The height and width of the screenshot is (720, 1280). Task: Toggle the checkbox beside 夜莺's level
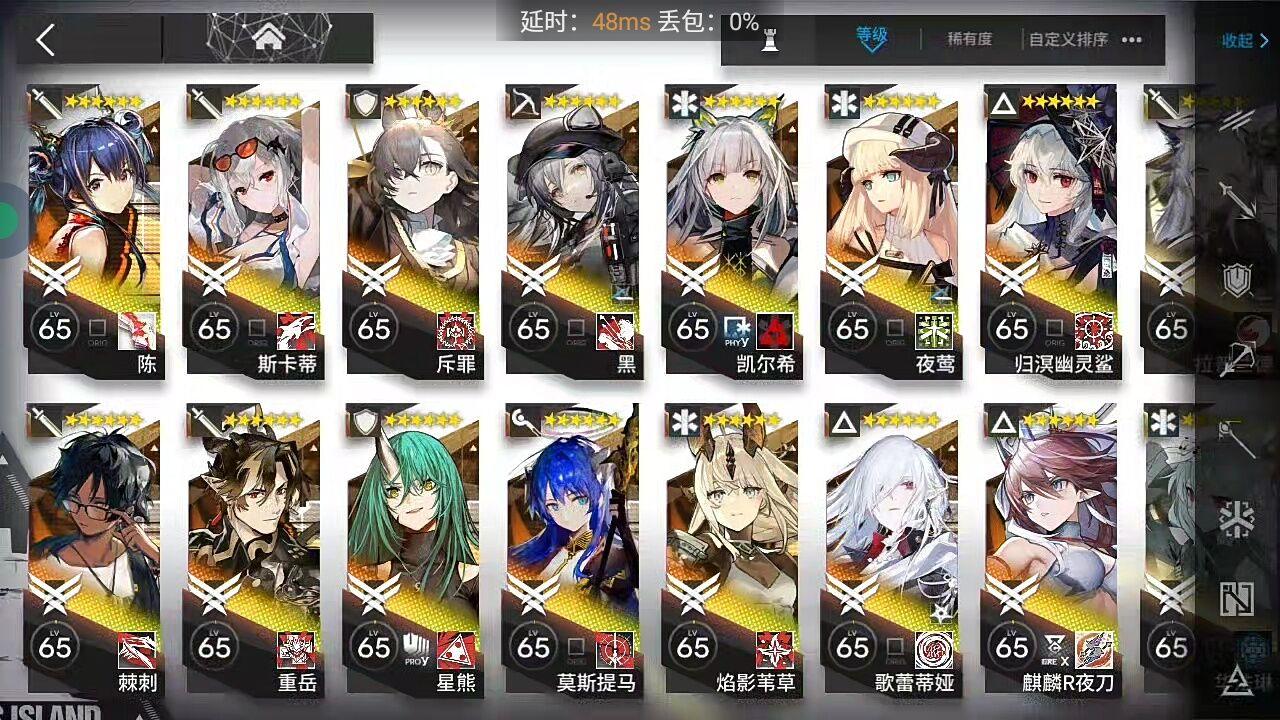893,328
